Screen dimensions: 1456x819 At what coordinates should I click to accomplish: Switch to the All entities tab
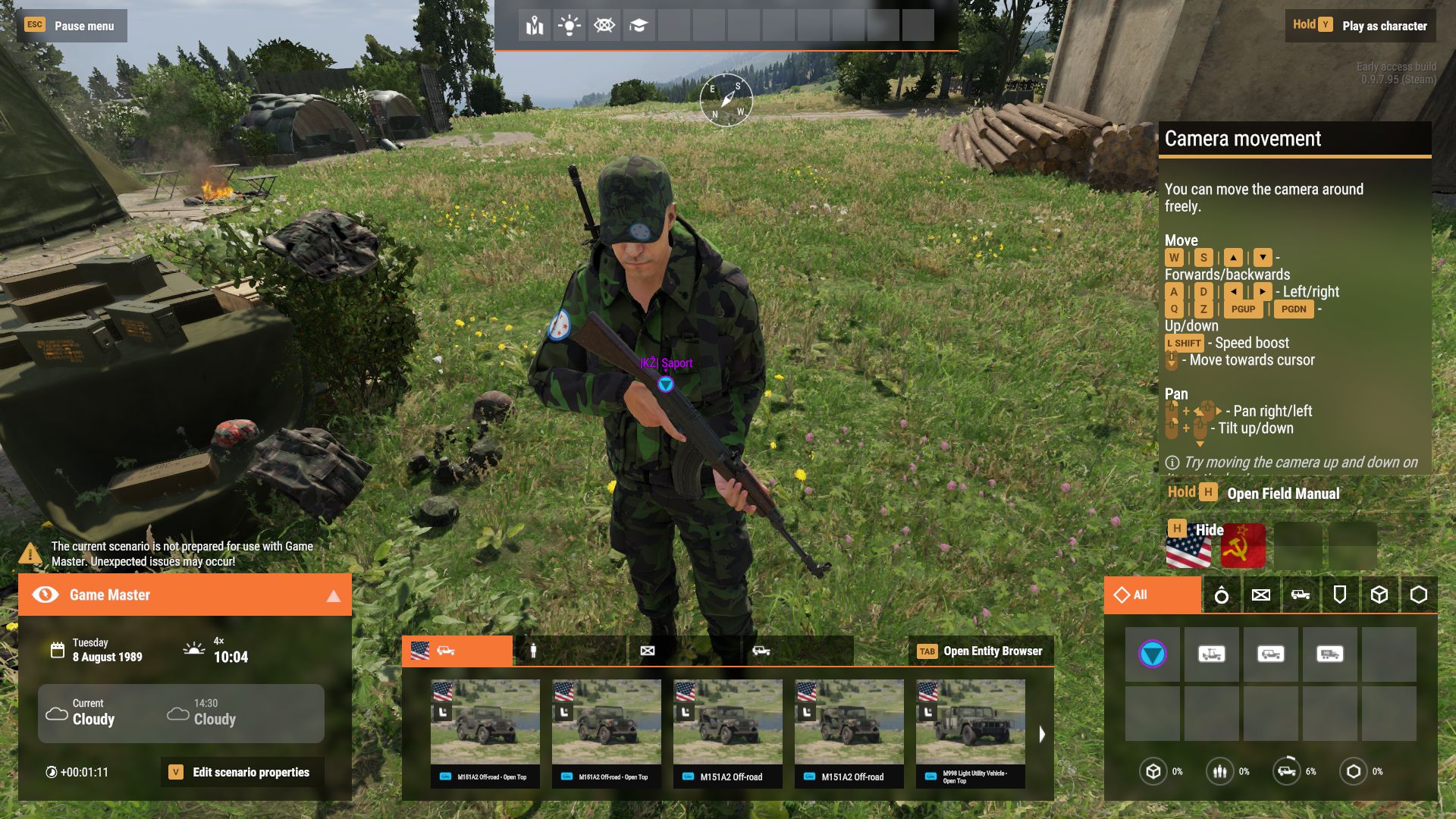(x=1147, y=595)
